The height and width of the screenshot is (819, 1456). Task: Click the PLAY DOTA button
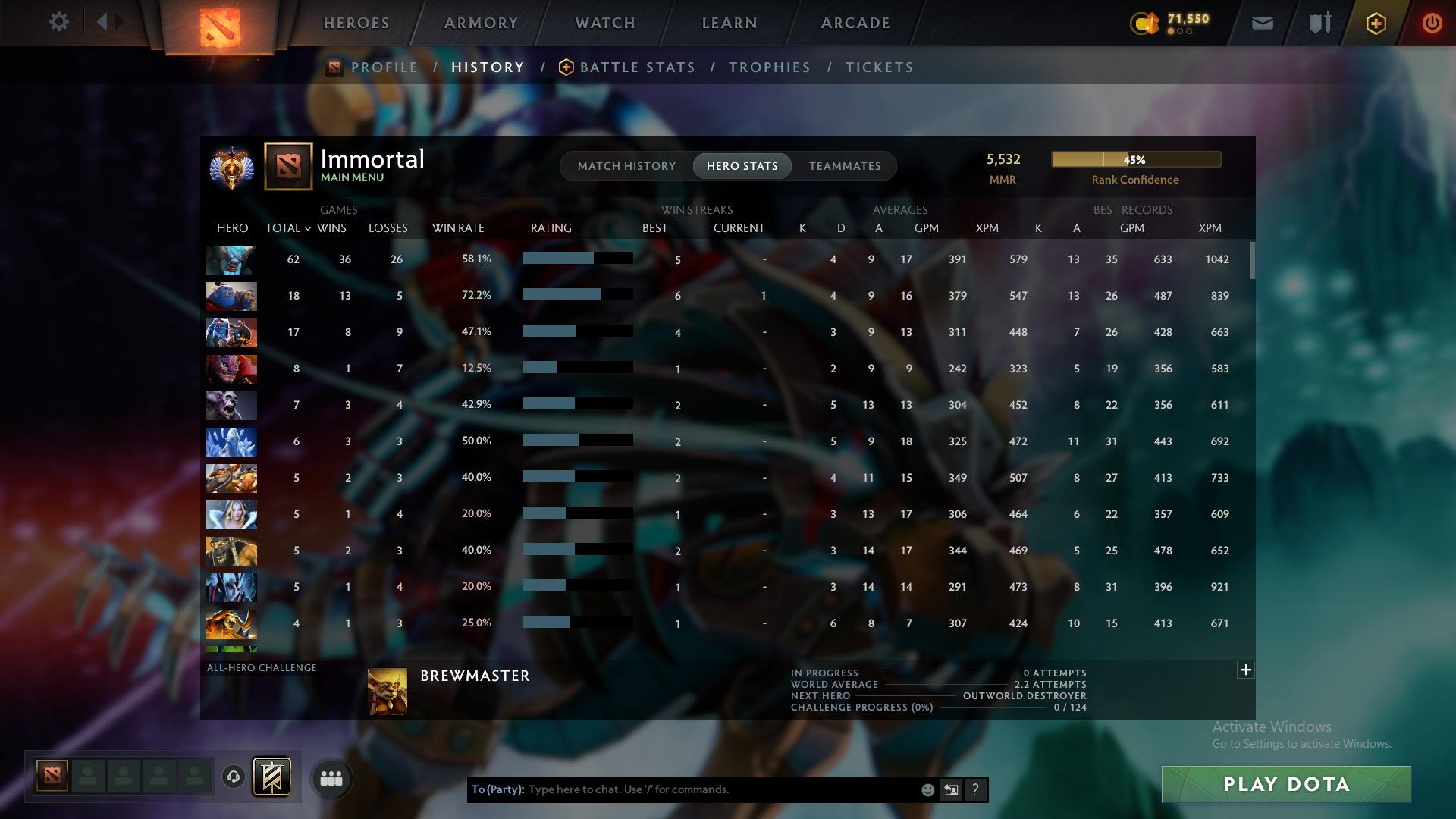click(x=1285, y=784)
